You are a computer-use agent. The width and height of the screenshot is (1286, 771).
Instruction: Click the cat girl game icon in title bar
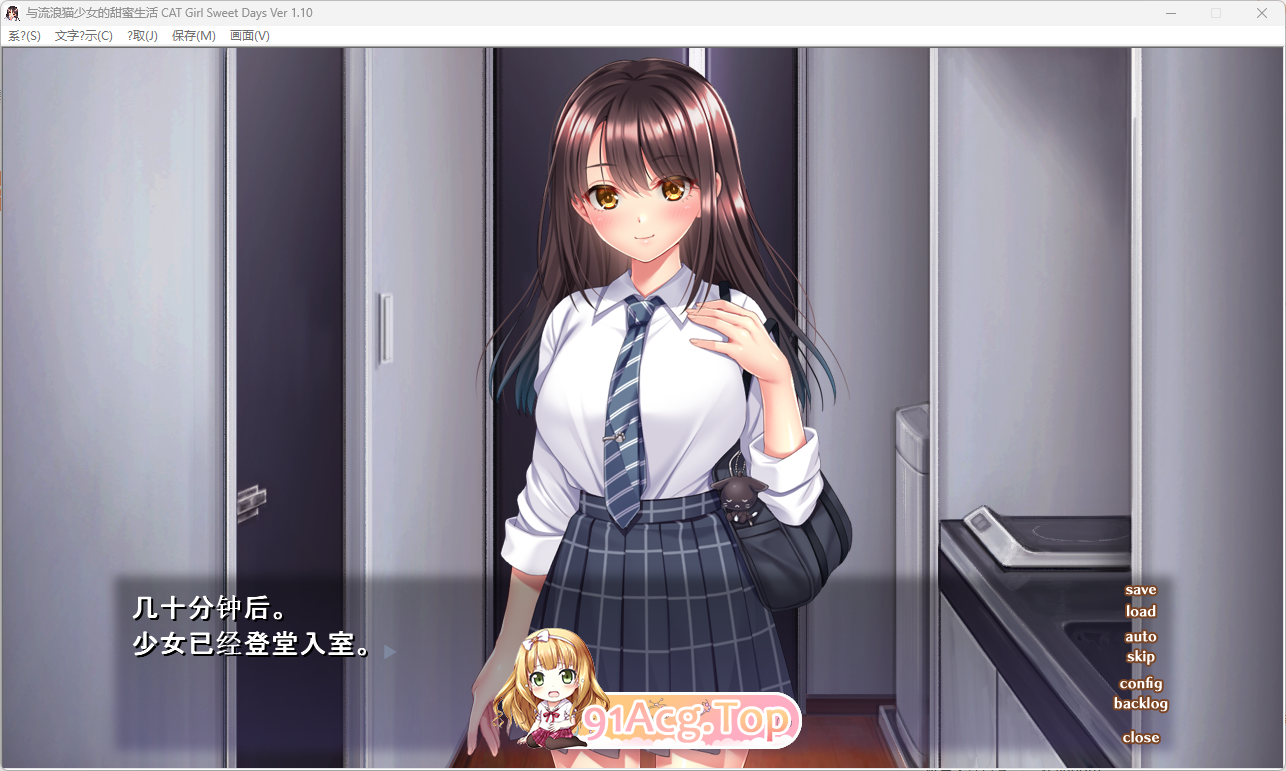12,12
